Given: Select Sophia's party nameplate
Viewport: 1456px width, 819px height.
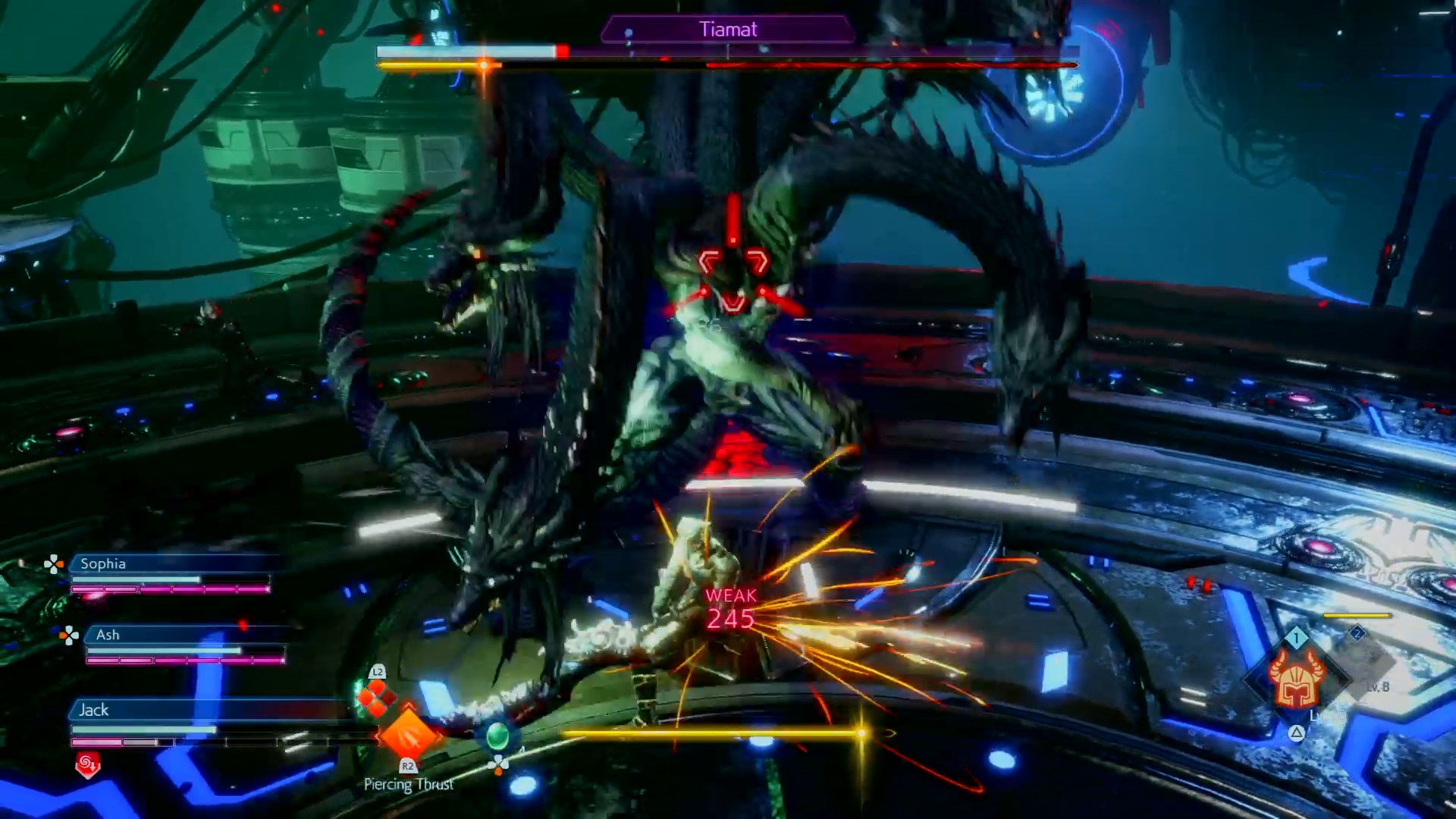Looking at the screenshot, I should [103, 563].
